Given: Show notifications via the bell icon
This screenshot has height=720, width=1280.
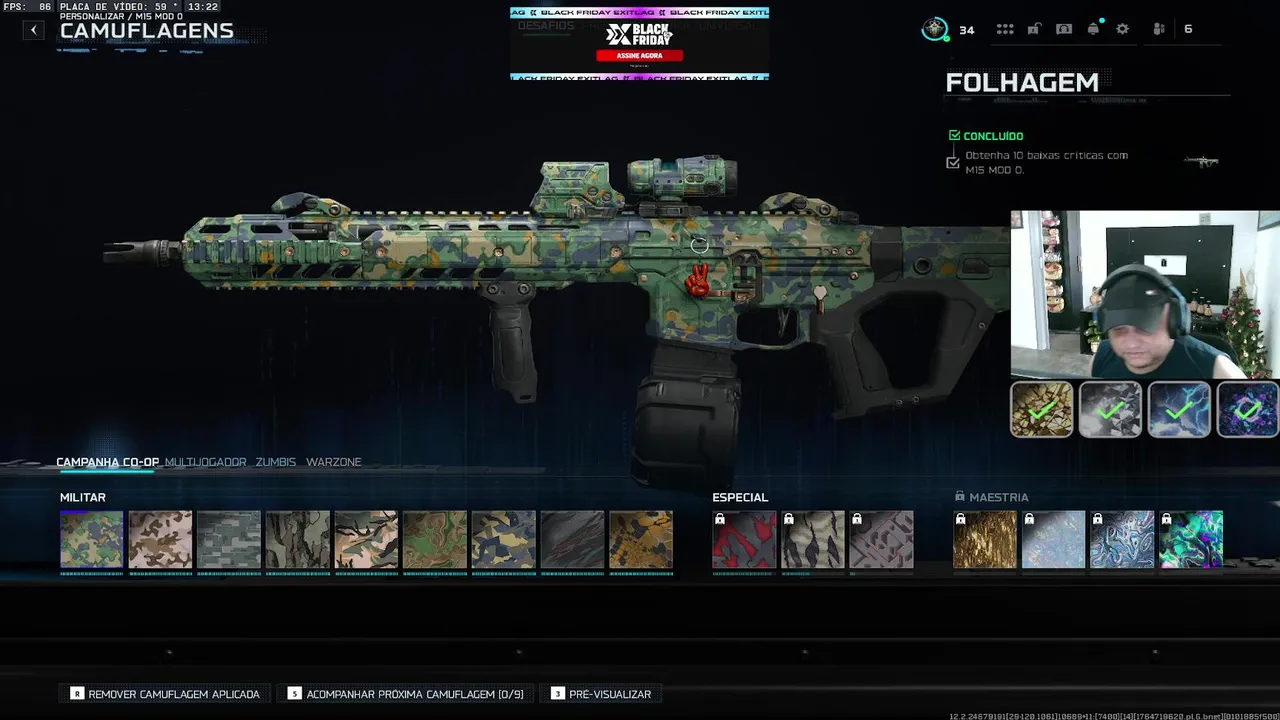Looking at the screenshot, I should pyautogui.click(x=1093, y=29).
